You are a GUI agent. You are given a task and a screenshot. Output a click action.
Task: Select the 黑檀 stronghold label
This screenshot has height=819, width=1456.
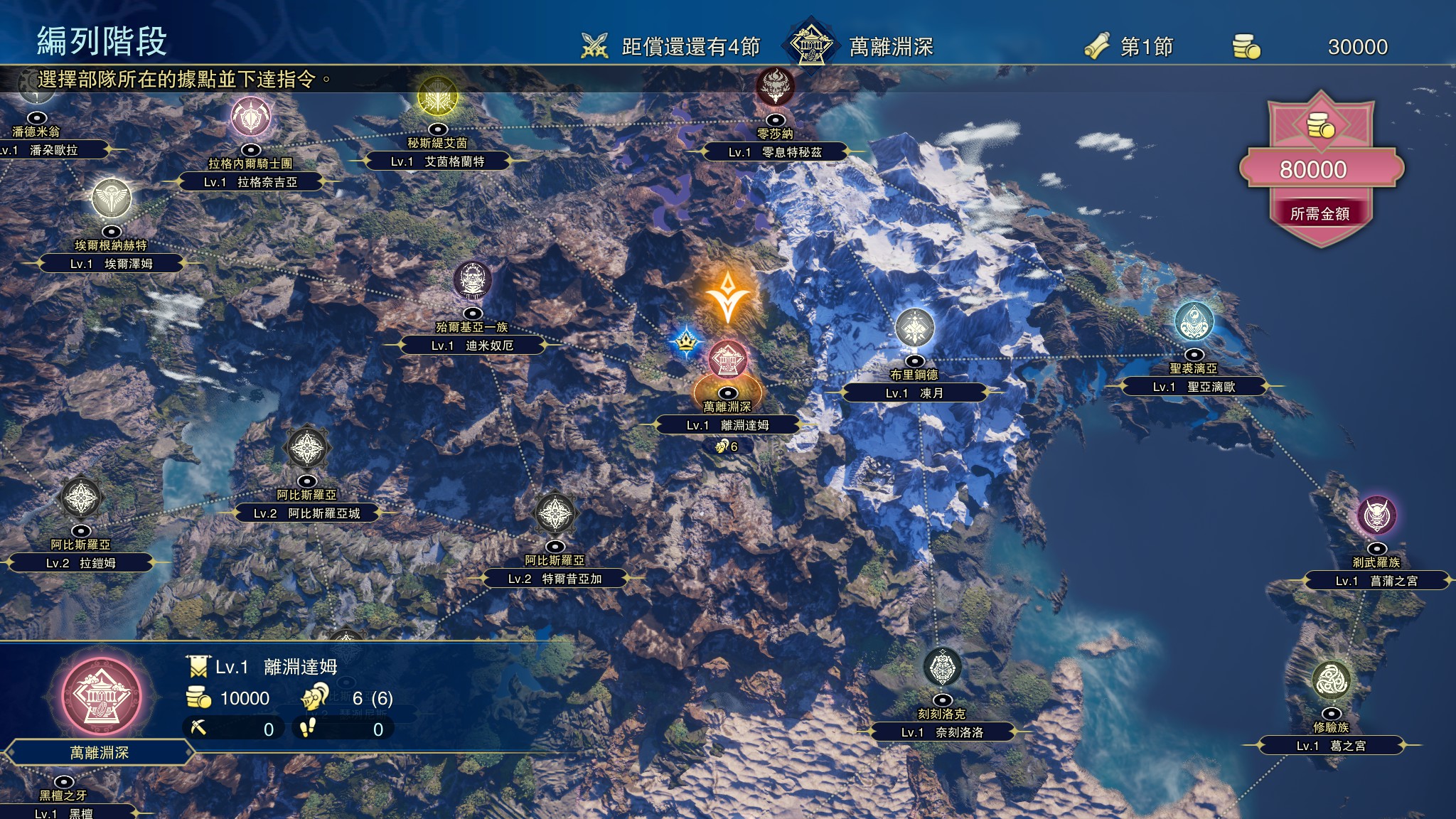pos(64,813)
